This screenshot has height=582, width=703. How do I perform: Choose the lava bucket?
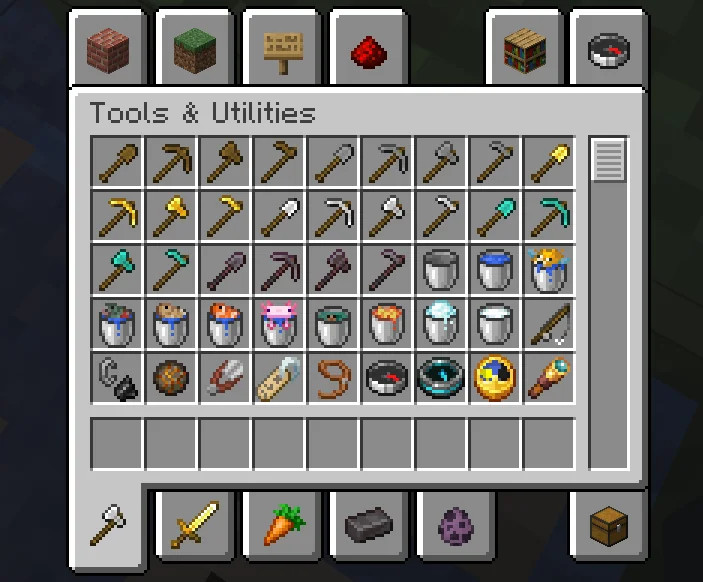click(x=388, y=323)
